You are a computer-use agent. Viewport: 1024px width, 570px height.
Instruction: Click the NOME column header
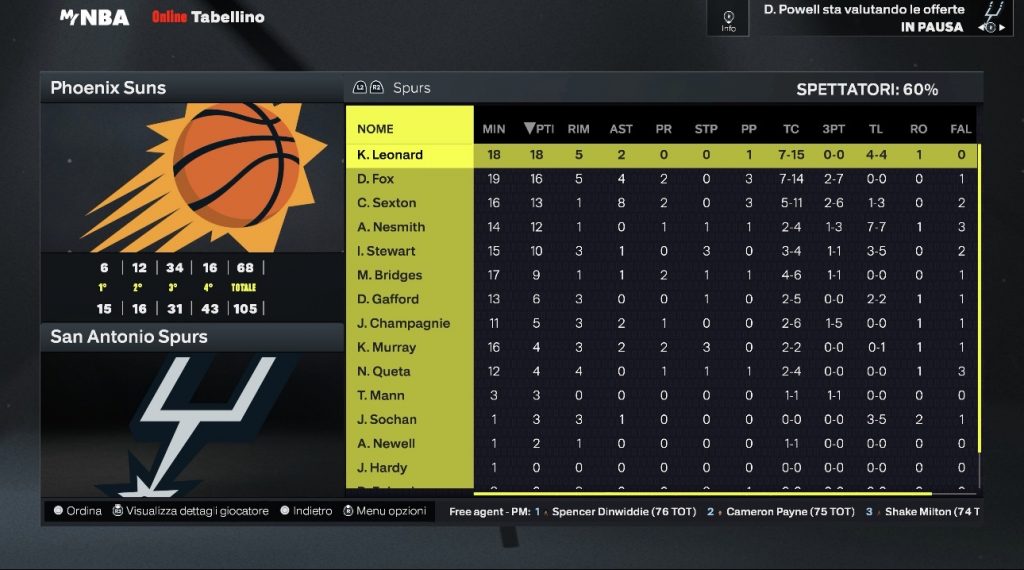tap(376, 128)
